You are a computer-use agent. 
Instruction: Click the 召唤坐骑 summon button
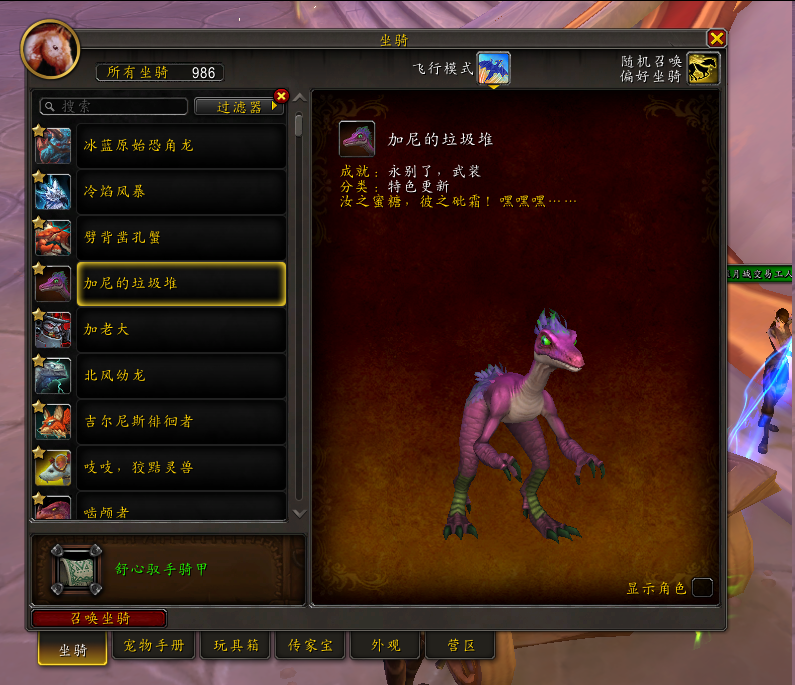point(100,618)
